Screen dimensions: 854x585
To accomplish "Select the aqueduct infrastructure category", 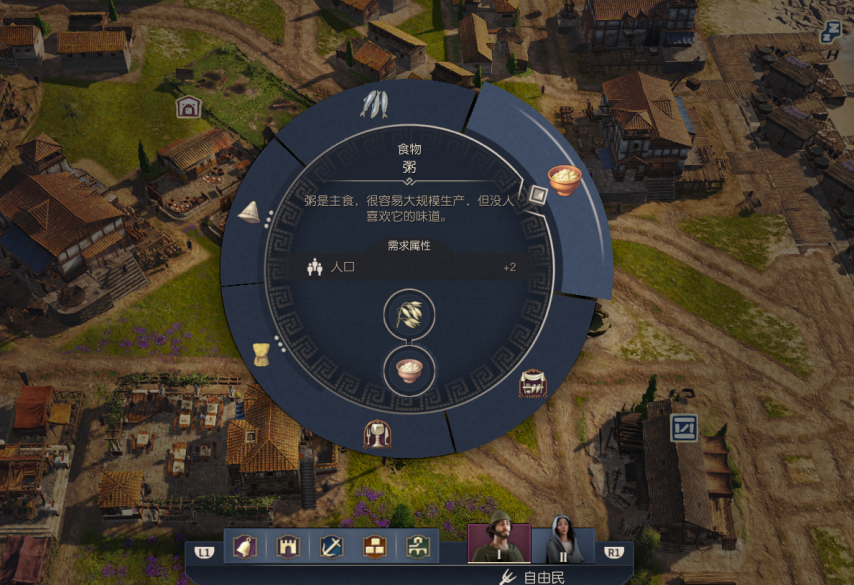I will (x=419, y=547).
